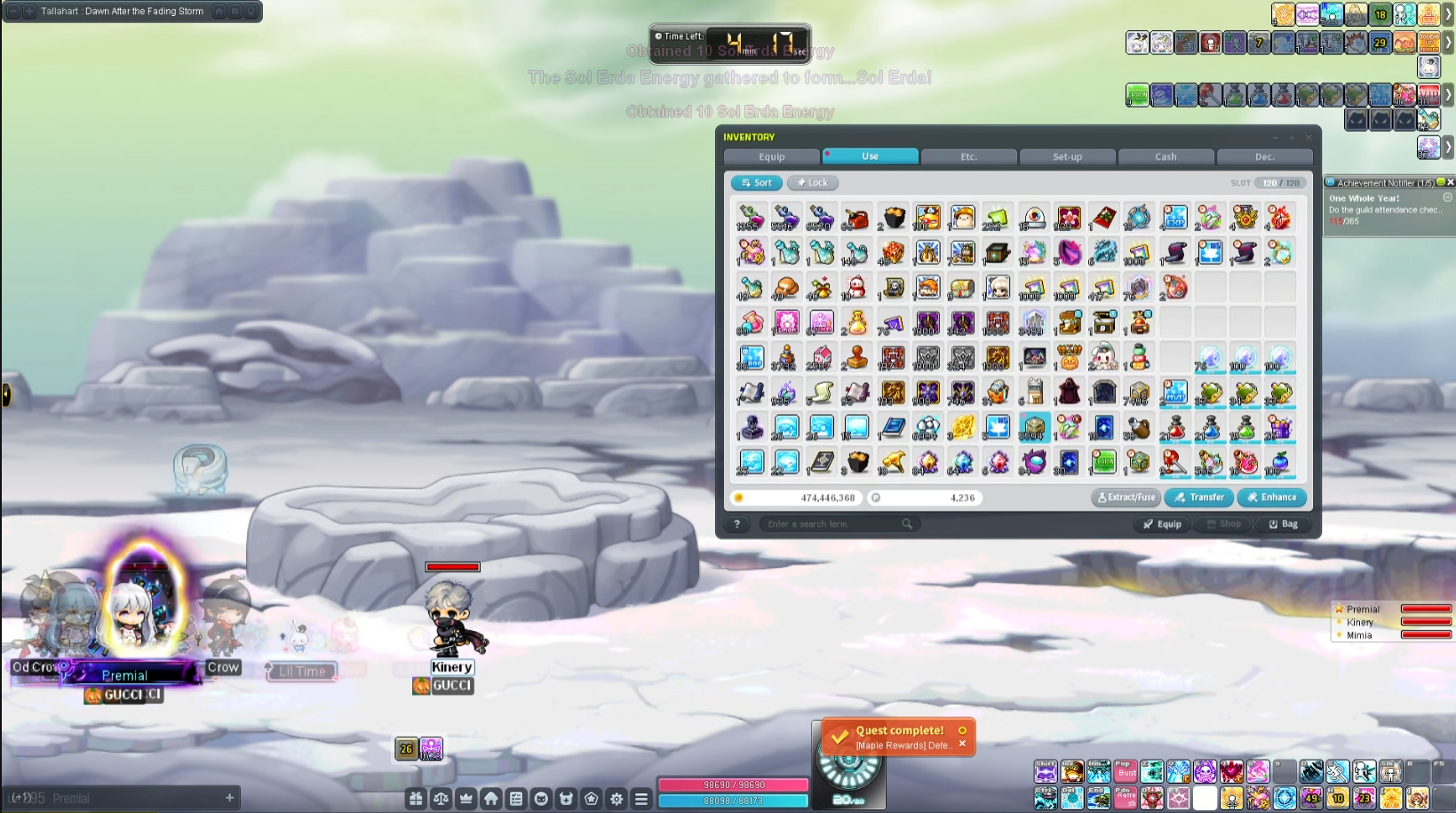Open the gear settings menu icon
Image resolution: width=1456 pixels, height=813 pixels.
click(617, 799)
